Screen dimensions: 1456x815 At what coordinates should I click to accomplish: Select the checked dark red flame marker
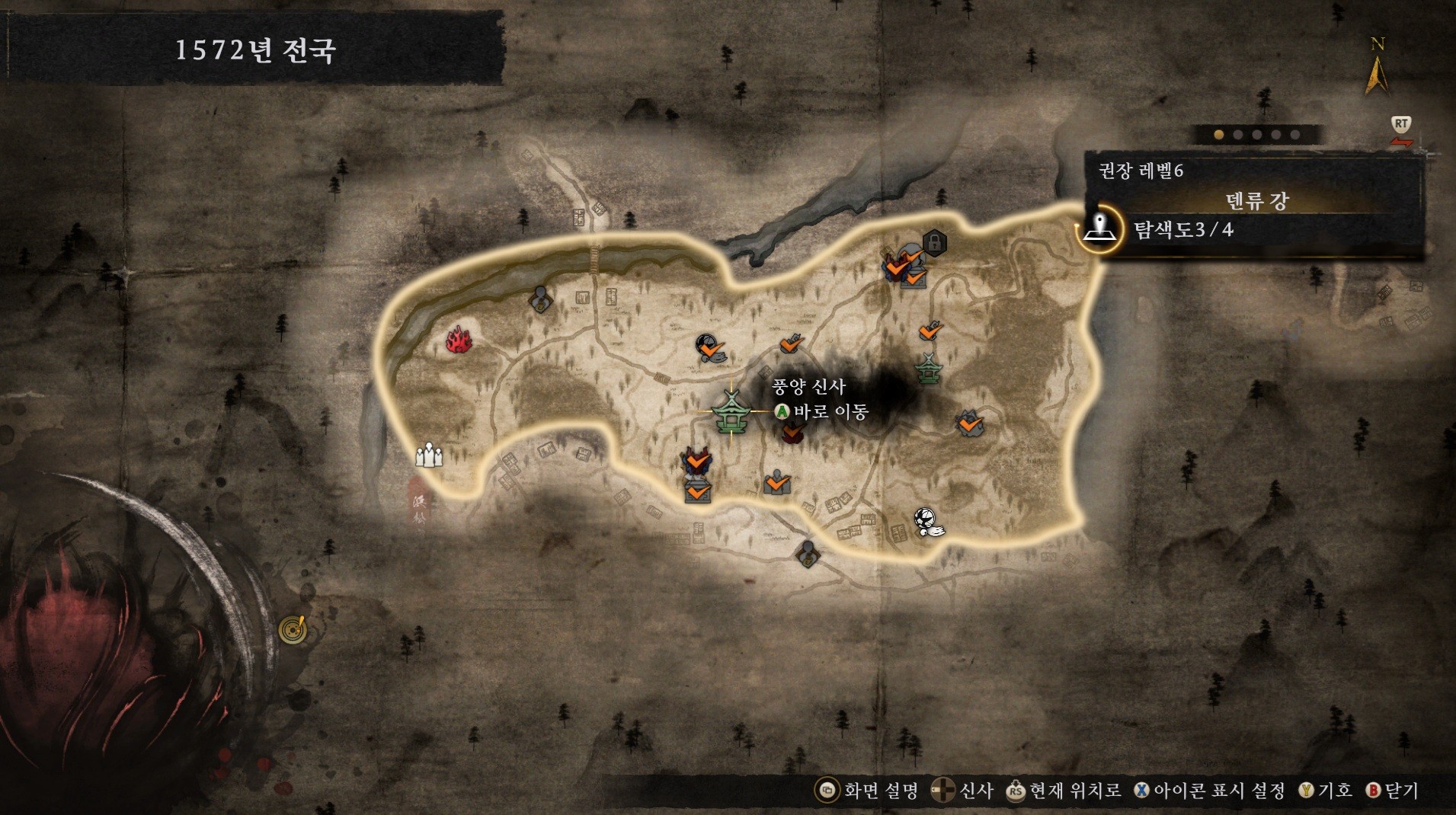pos(793,433)
